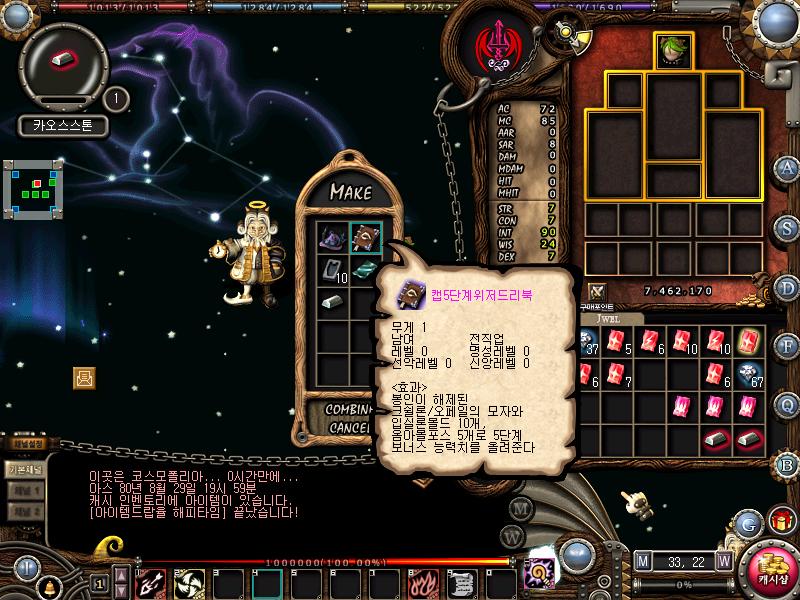Viewport: 800px width, 600px height.
Task: Open the red gift box button
Action: (780, 522)
